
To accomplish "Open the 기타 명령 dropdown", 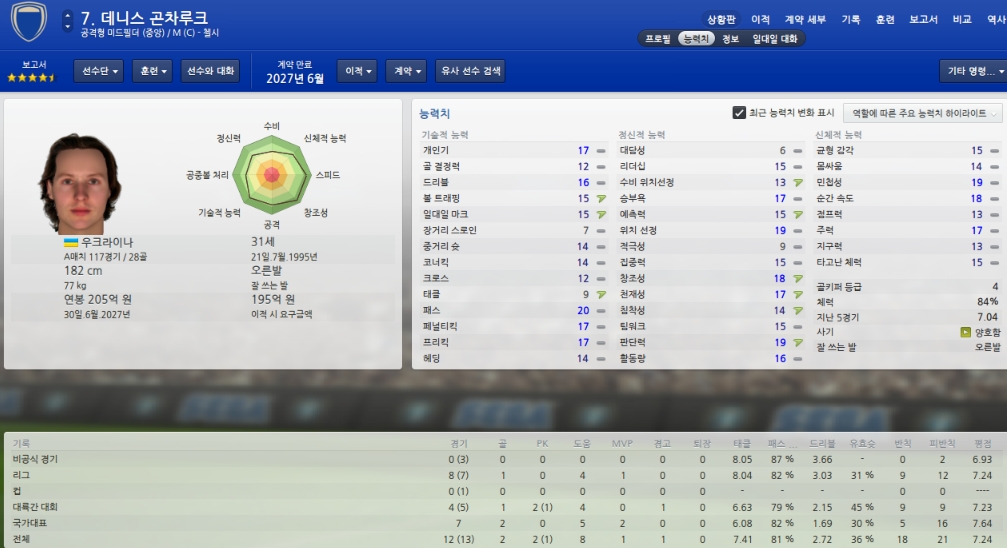I will pos(970,71).
